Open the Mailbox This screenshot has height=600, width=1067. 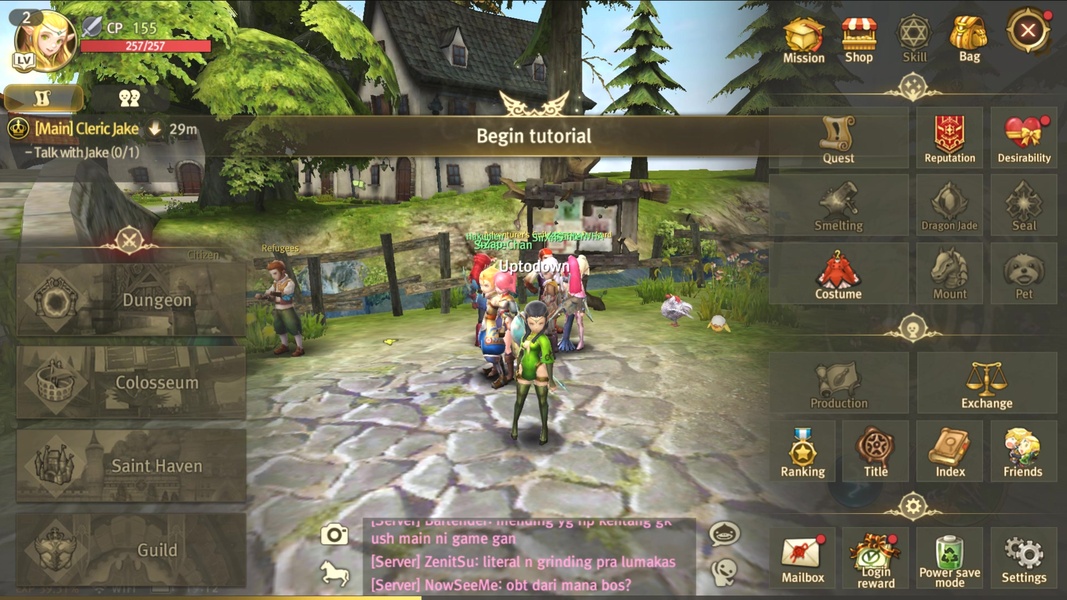pos(802,558)
